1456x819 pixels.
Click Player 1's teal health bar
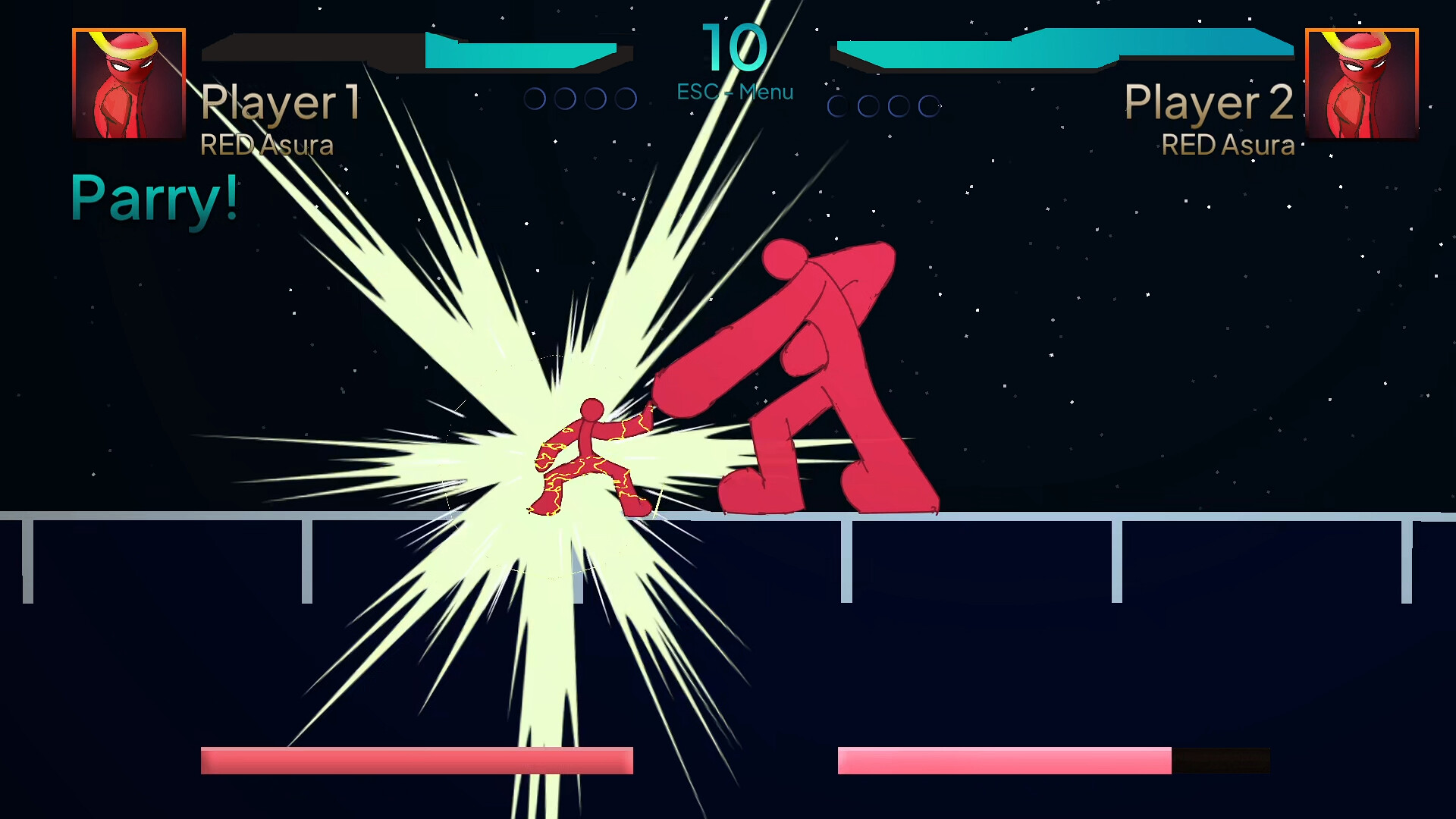pos(523,49)
